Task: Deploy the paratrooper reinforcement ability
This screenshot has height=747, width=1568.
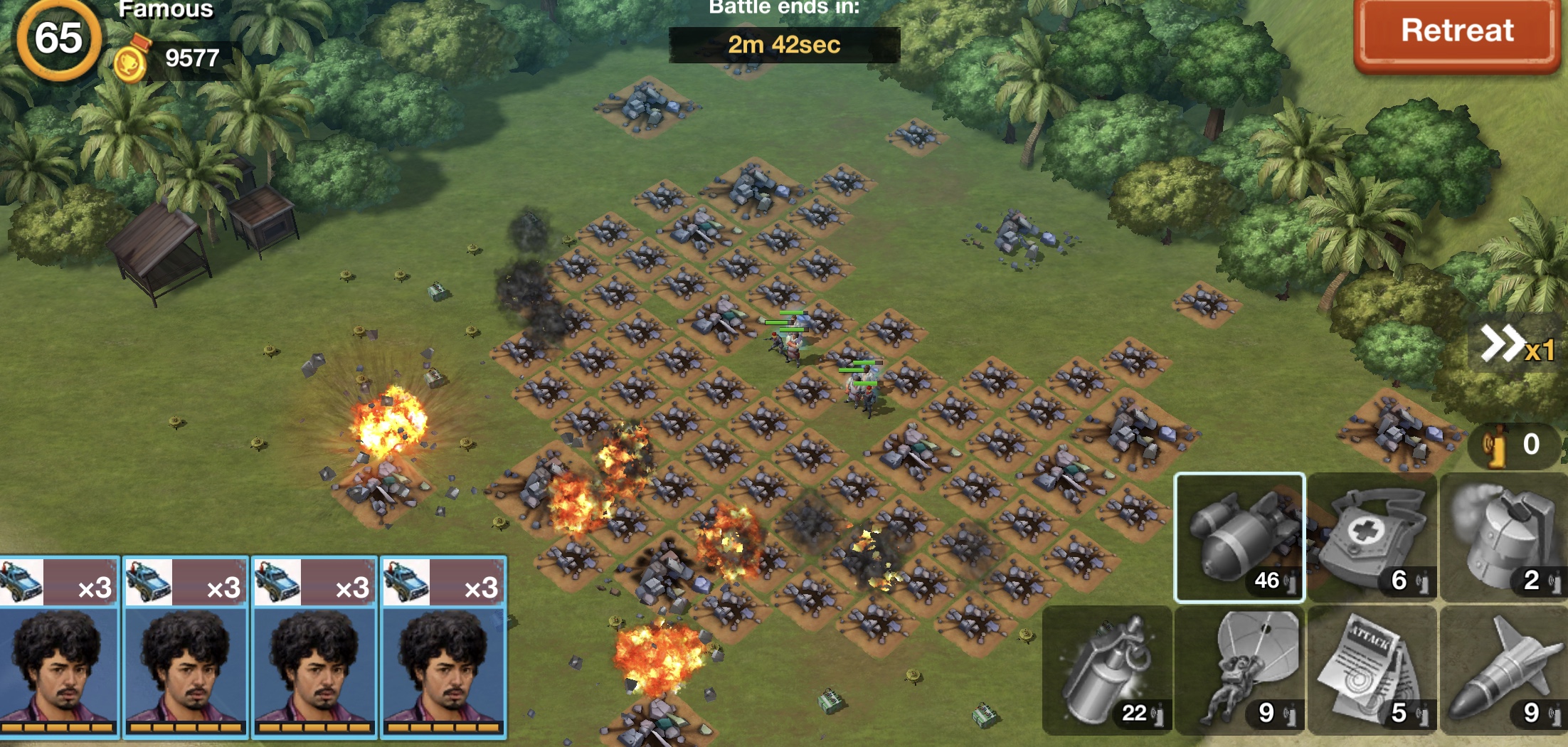Action: [1239, 670]
